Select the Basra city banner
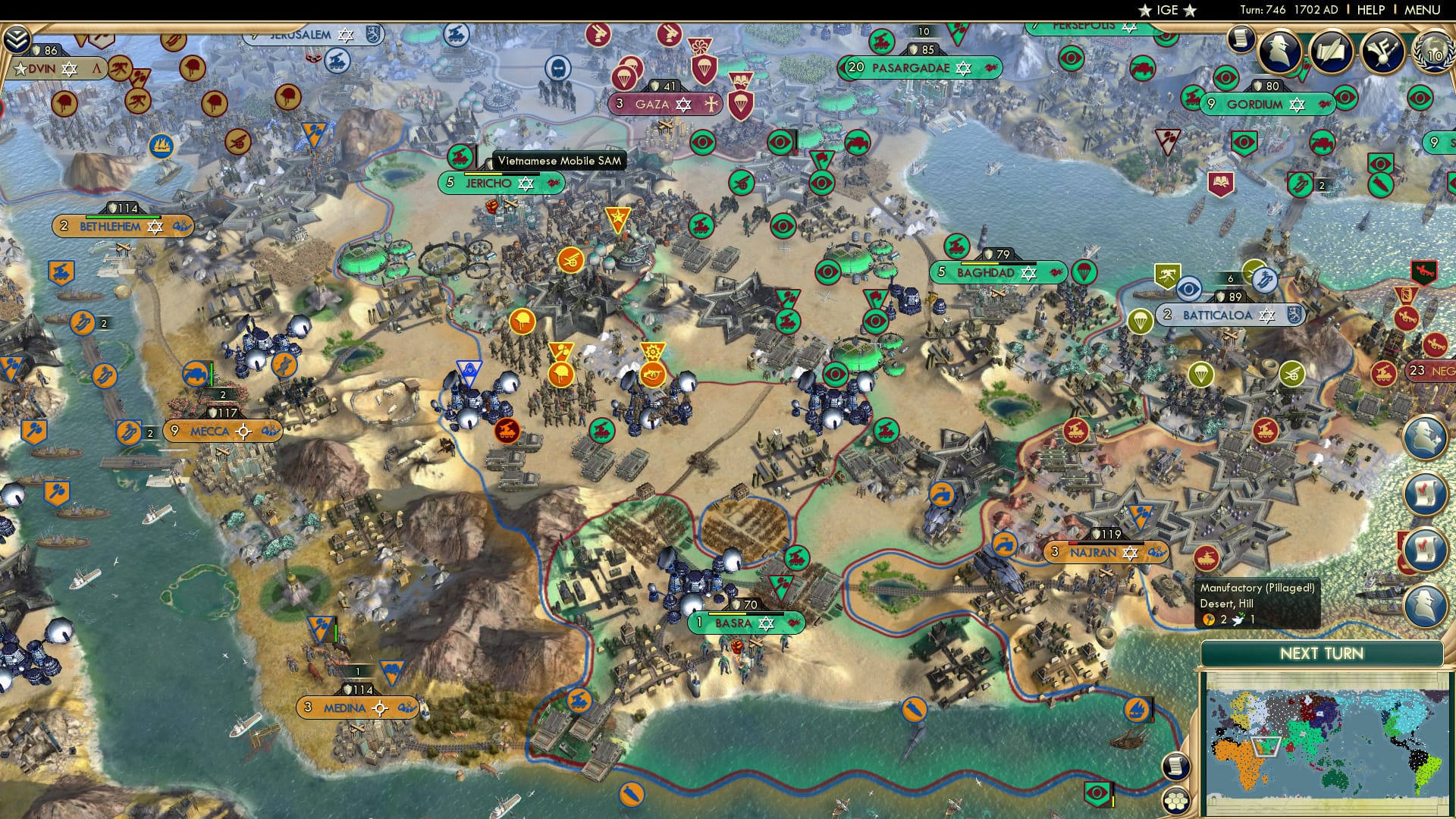 pyautogui.click(x=745, y=623)
